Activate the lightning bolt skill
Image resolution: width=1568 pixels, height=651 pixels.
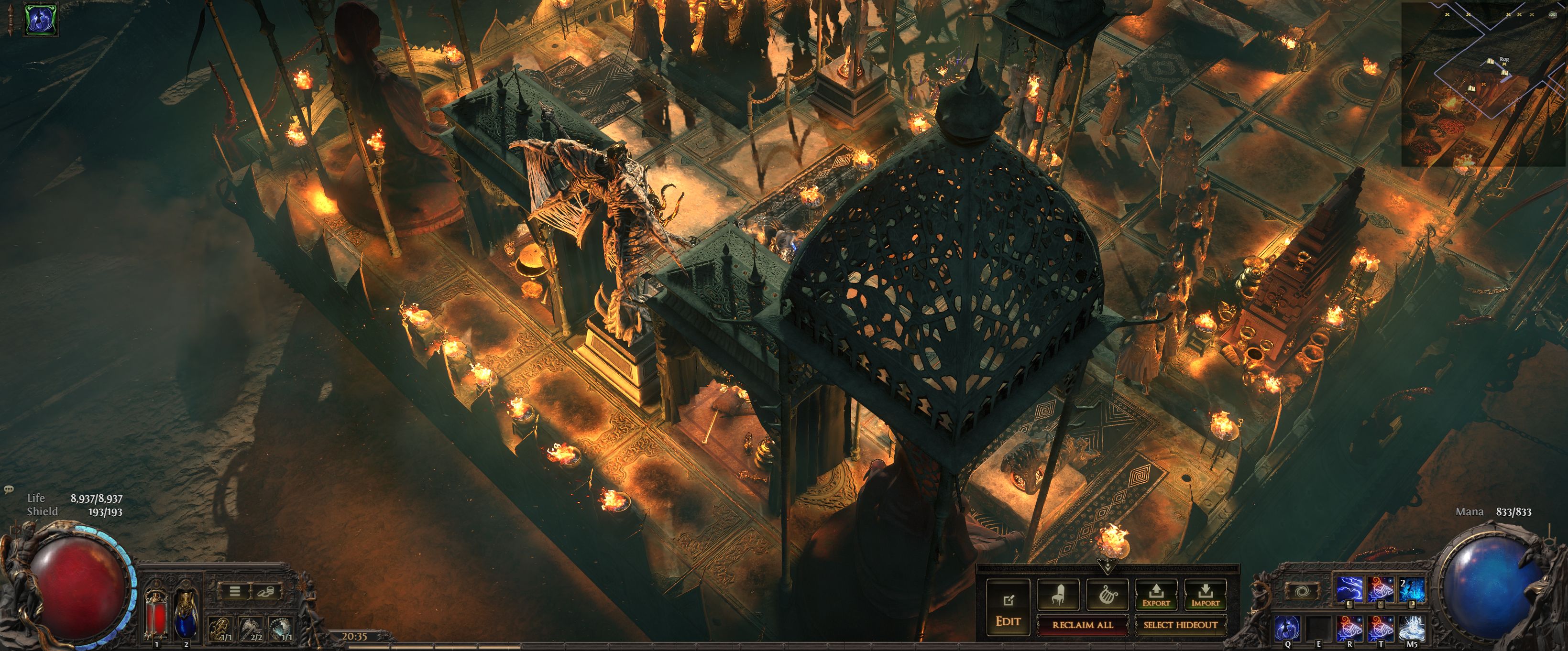(x=1349, y=589)
